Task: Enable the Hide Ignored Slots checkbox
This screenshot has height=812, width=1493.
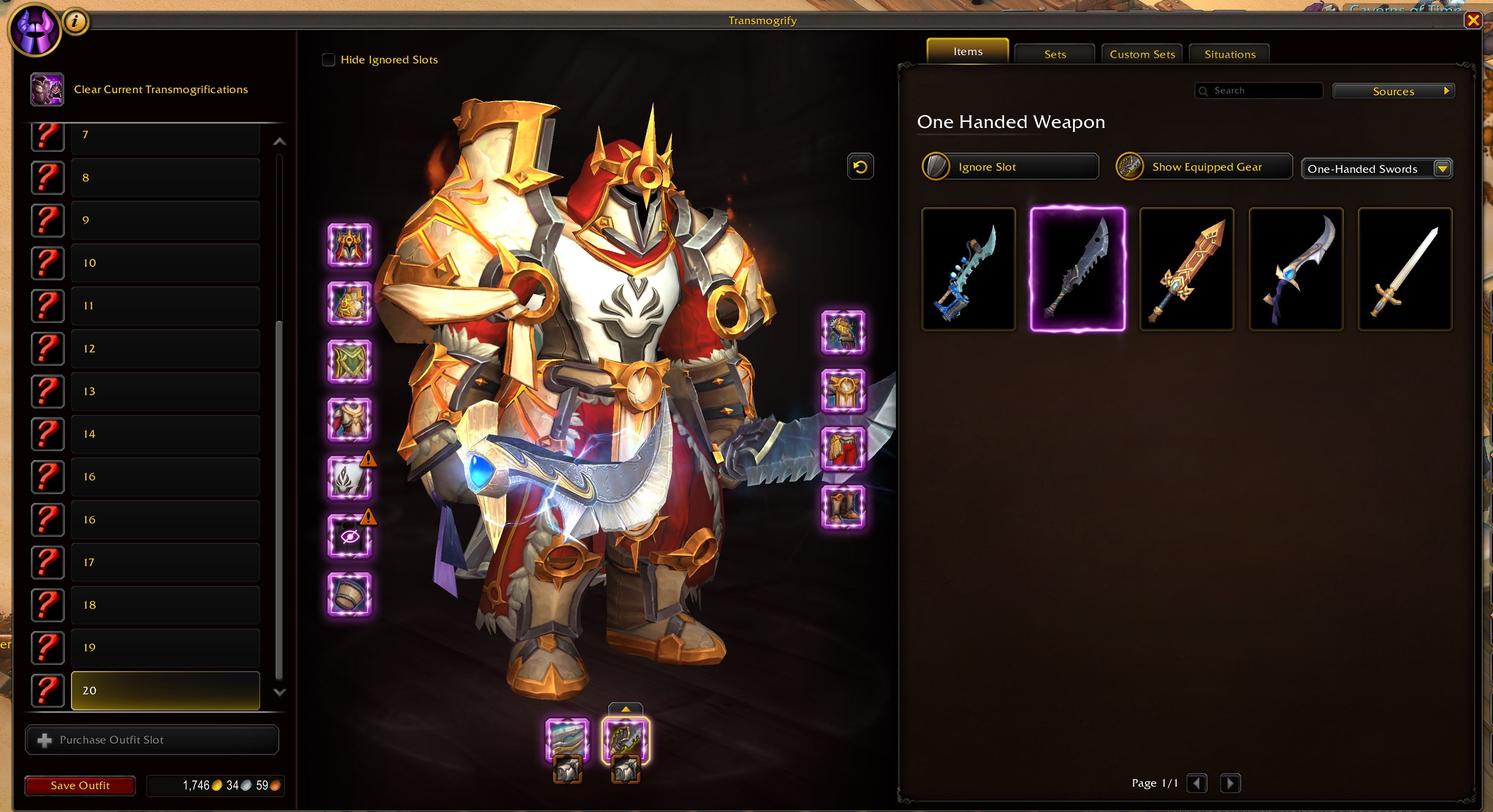Action: point(328,59)
